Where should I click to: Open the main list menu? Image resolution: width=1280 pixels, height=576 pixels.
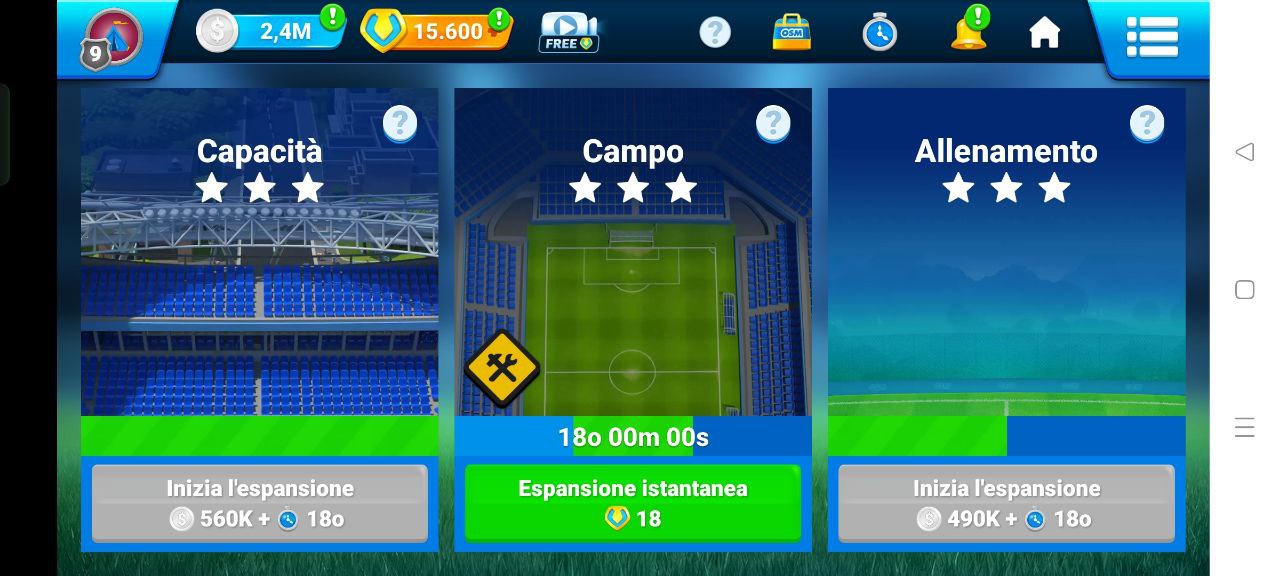pyautogui.click(x=1152, y=37)
